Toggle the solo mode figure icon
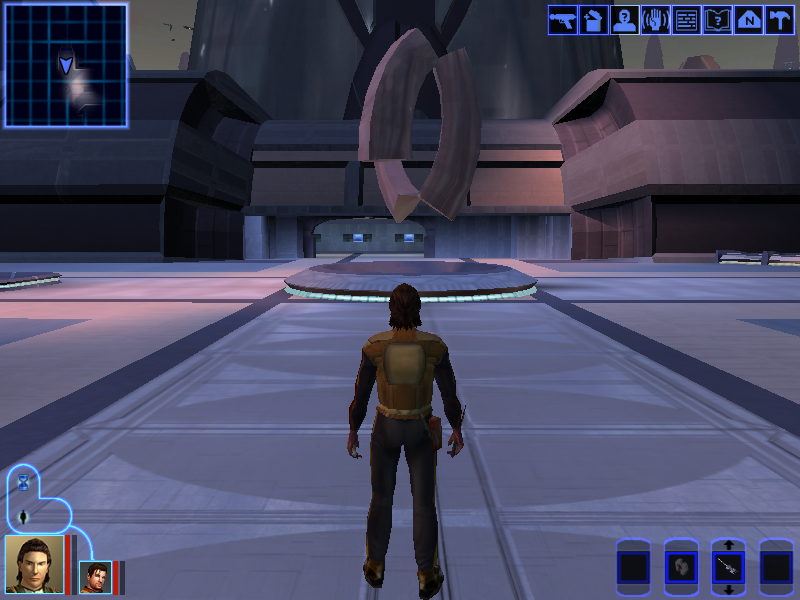 [x=24, y=517]
